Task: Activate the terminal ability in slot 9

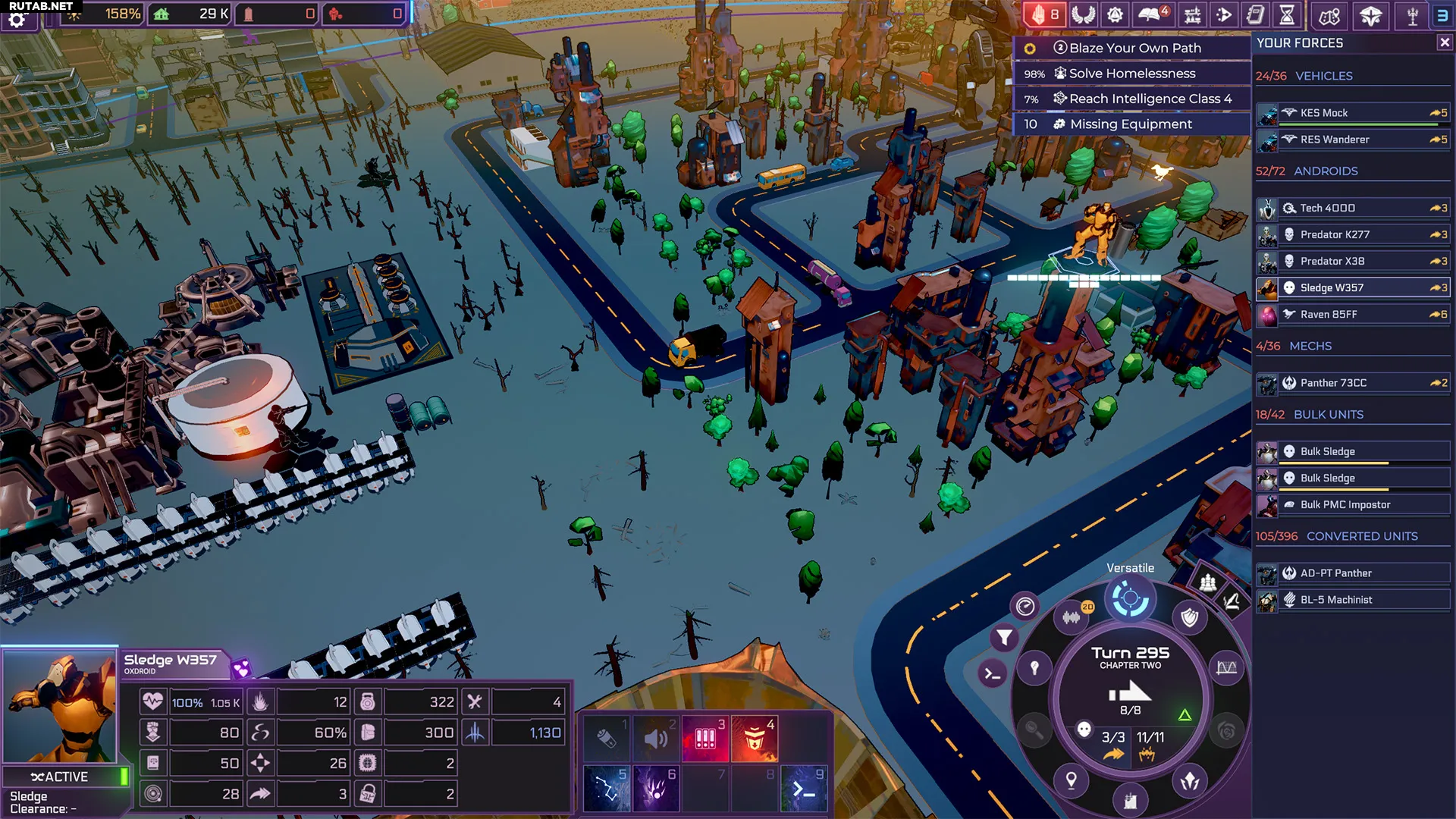Action: [x=804, y=789]
